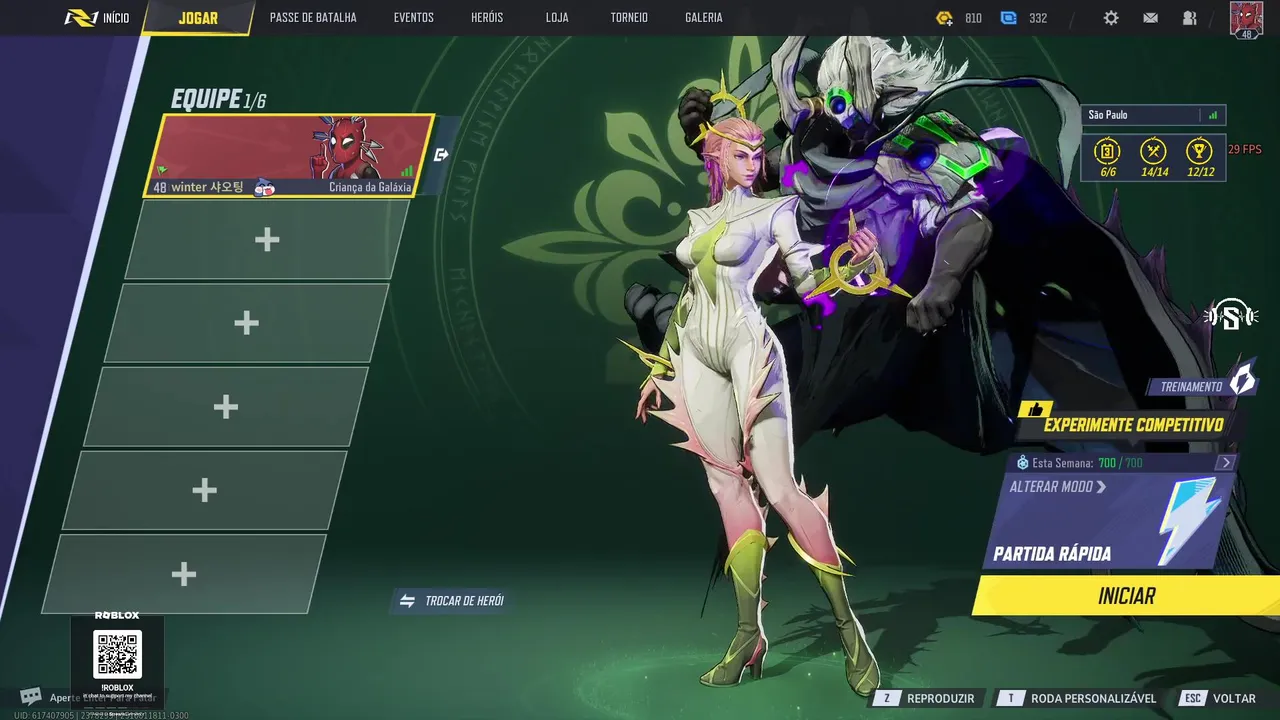
Task: Click the player profile avatar
Action: [1246, 19]
